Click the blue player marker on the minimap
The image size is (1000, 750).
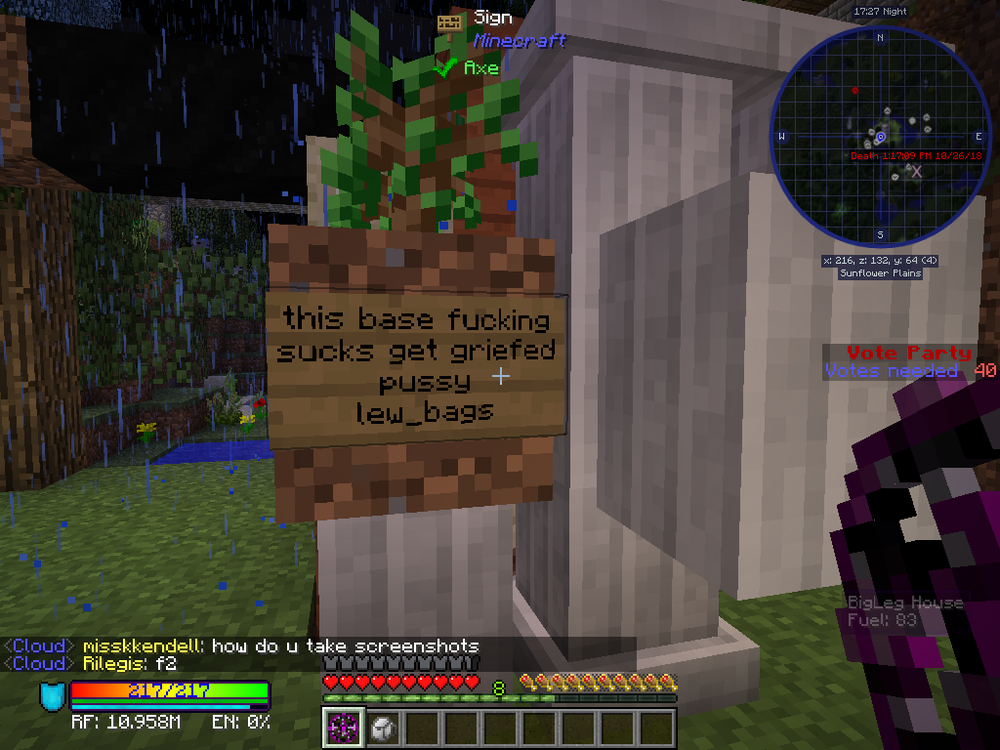click(x=880, y=136)
